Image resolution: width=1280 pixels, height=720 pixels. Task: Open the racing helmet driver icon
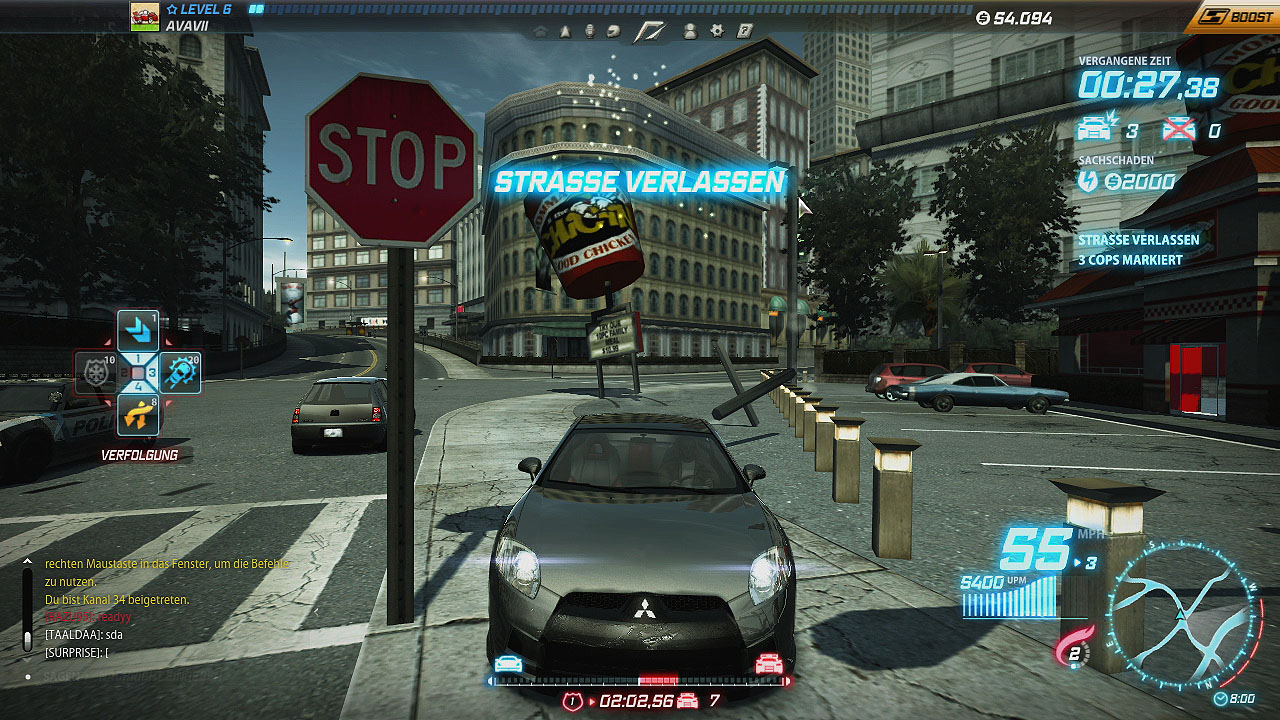614,31
